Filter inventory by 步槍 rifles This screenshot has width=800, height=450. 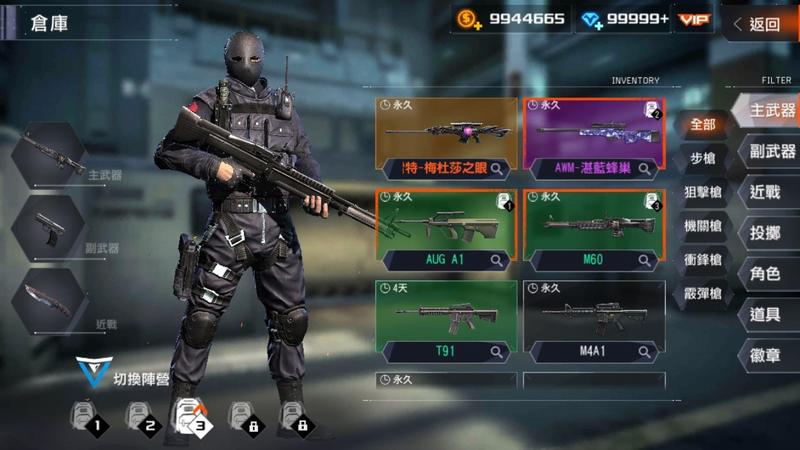point(702,158)
